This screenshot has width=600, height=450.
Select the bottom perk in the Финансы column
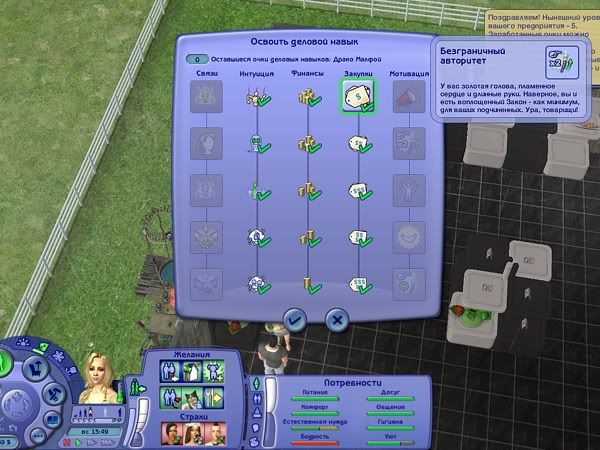(306, 283)
